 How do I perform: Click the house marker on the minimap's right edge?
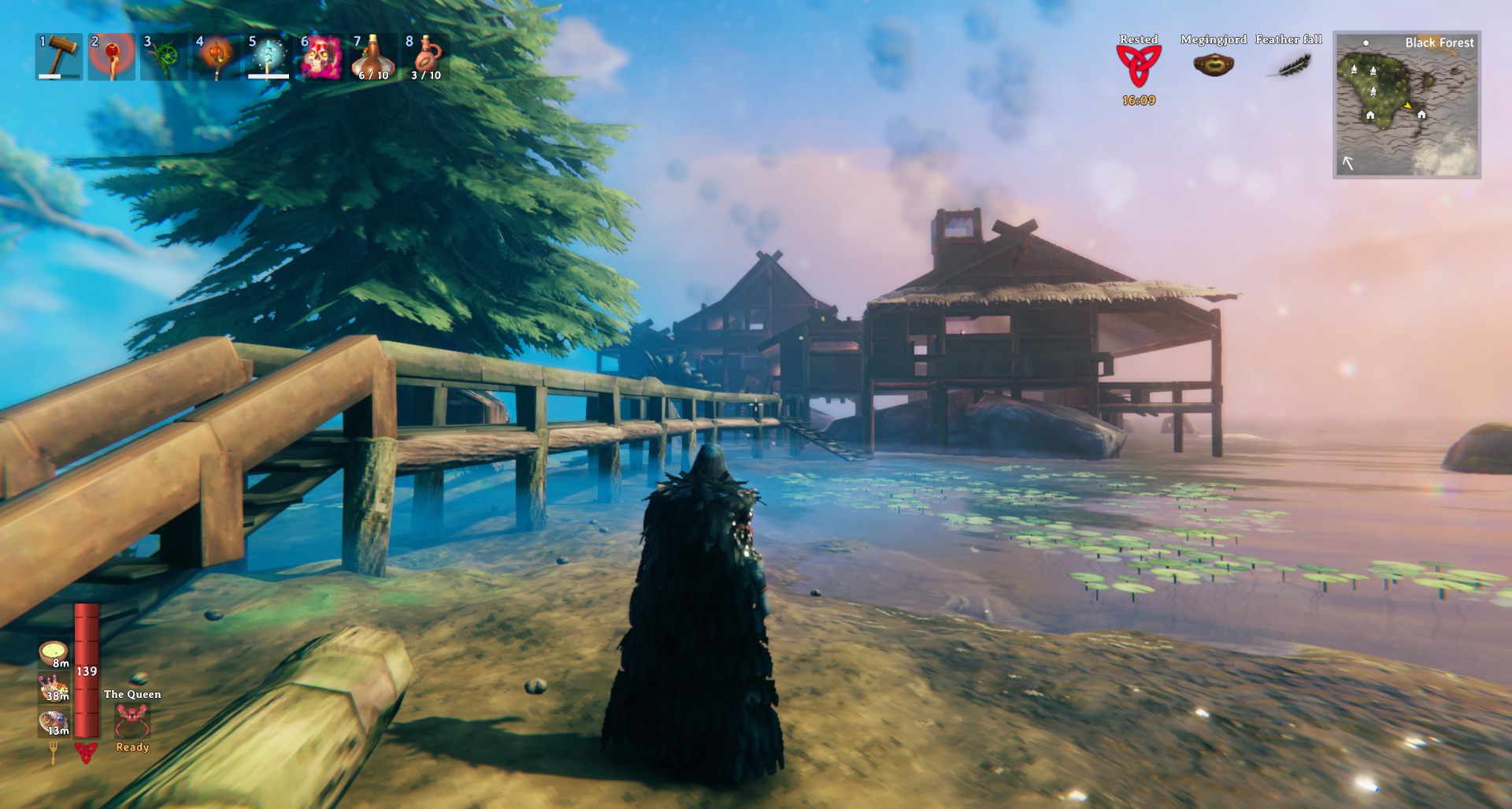(1421, 115)
